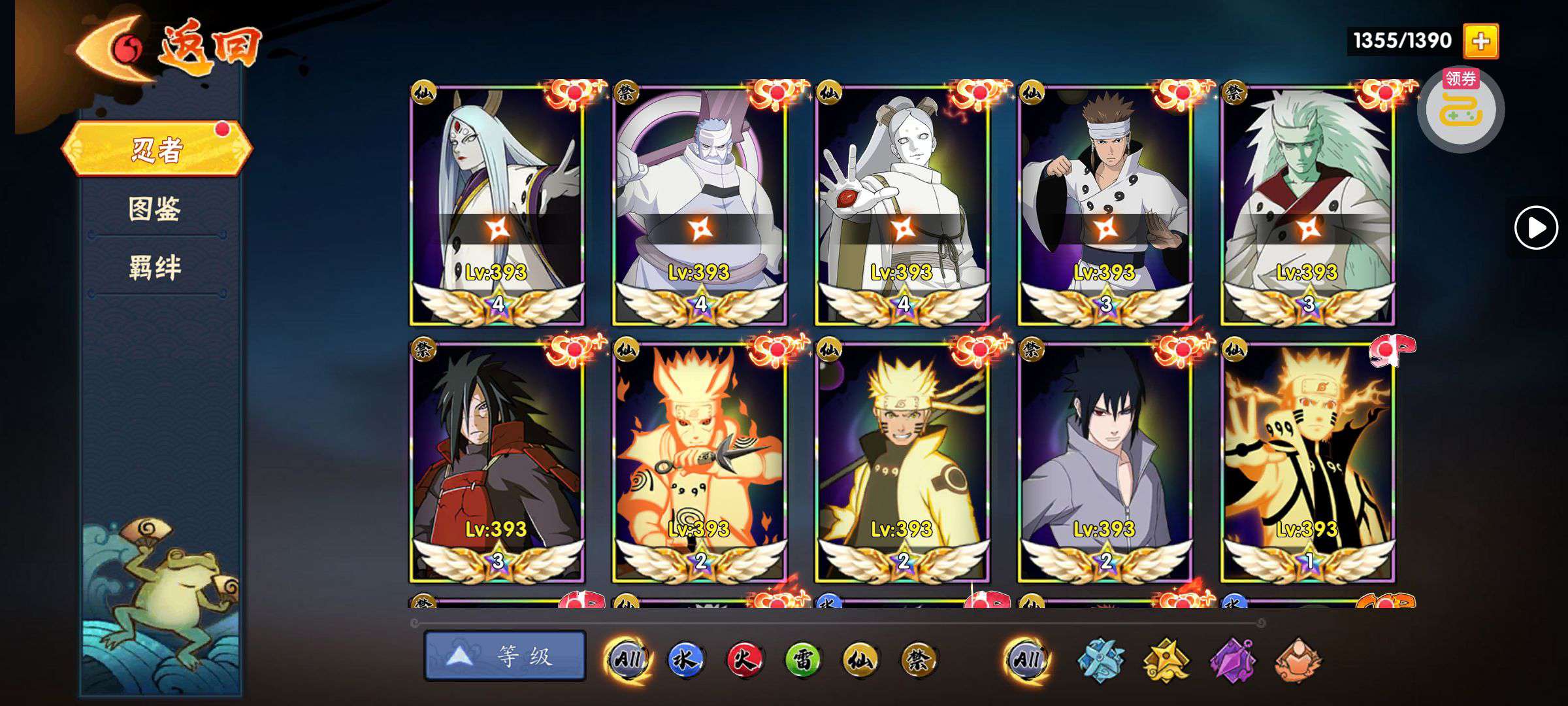The width and height of the screenshot is (1568, 706).
Task: Expand ninja capacity with the plus button
Action: coord(1480,41)
